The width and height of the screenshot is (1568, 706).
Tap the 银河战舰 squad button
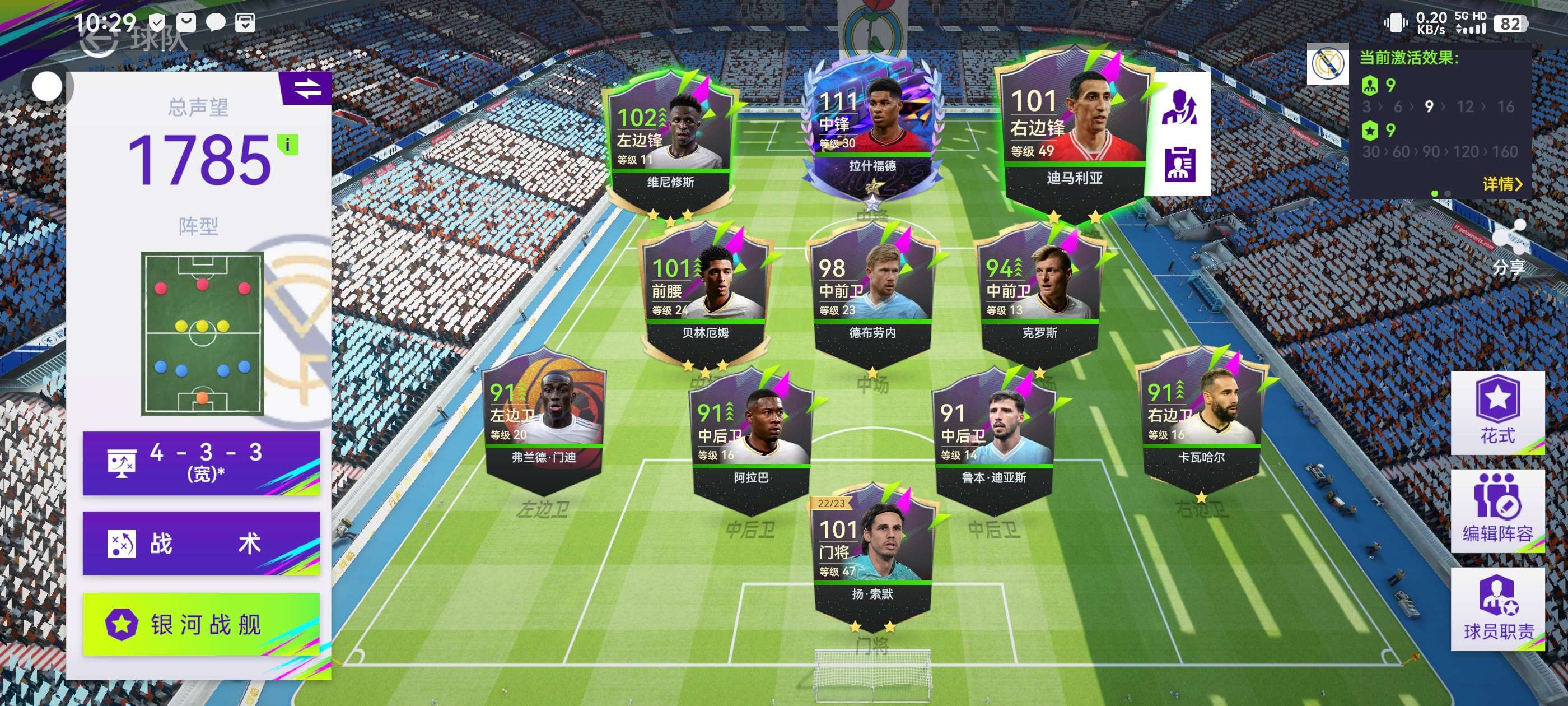(201, 624)
